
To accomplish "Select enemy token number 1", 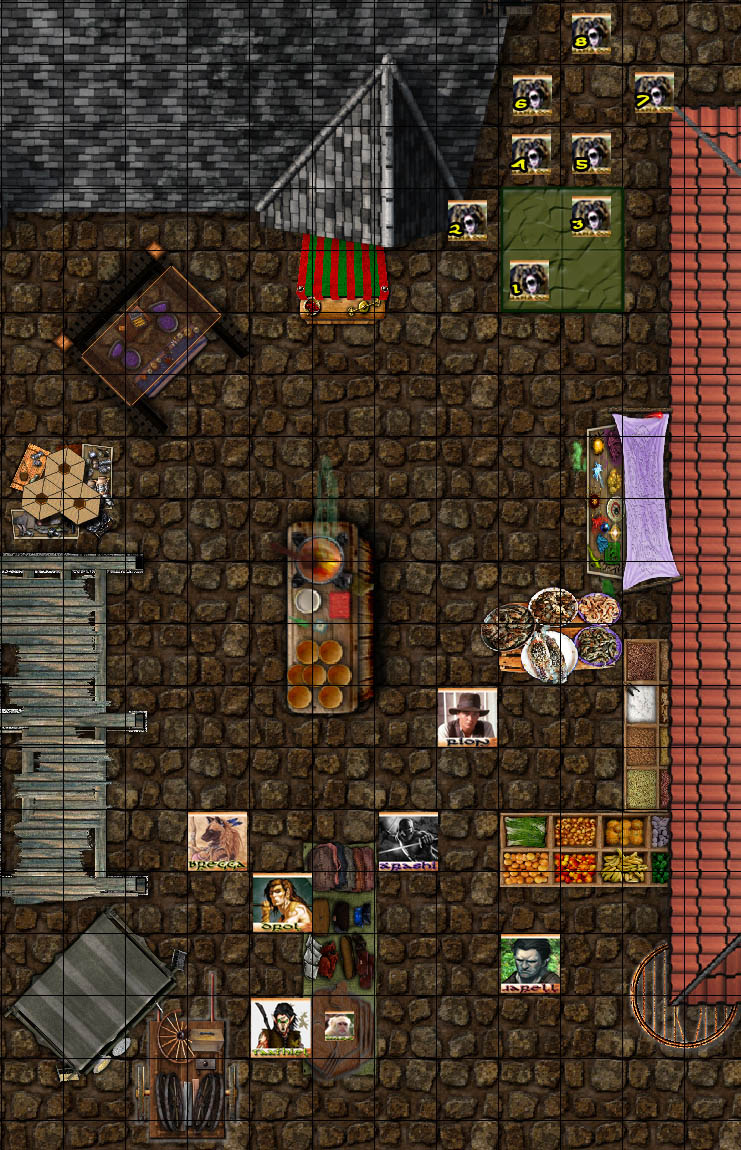I will pos(529,281).
